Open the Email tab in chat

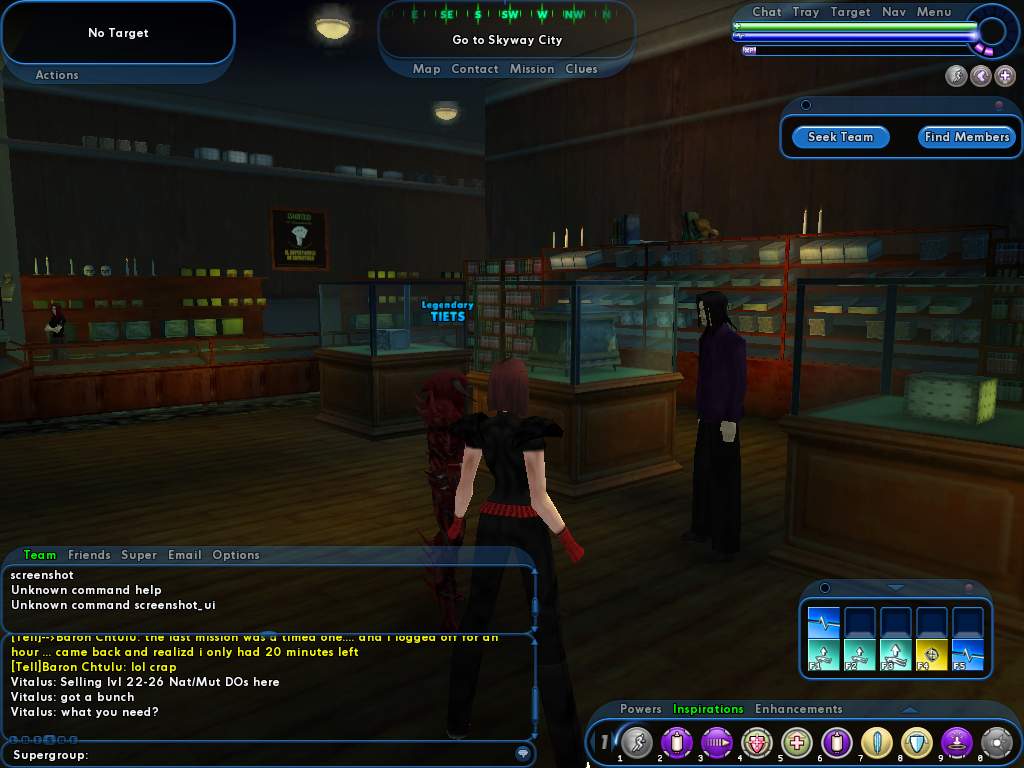pyautogui.click(x=185, y=555)
